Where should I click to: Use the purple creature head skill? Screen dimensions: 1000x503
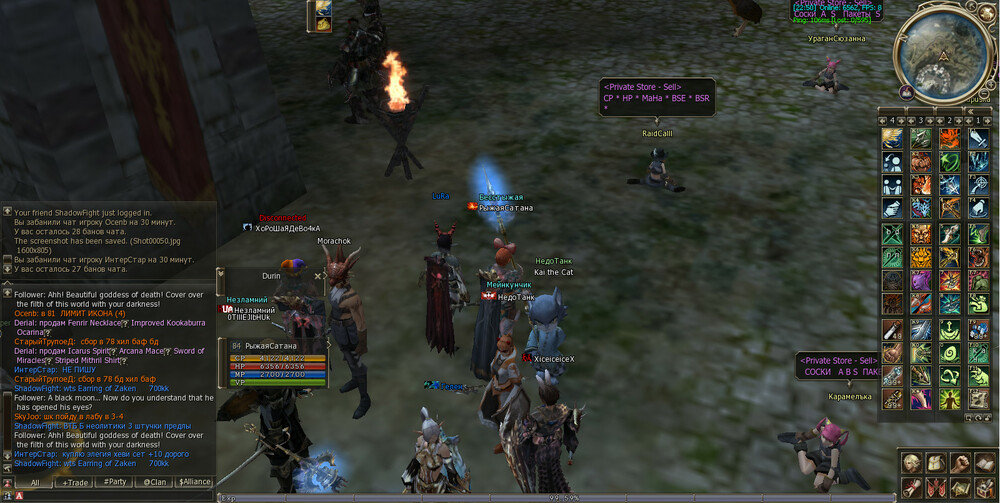pyautogui.click(x=921, y=281)
